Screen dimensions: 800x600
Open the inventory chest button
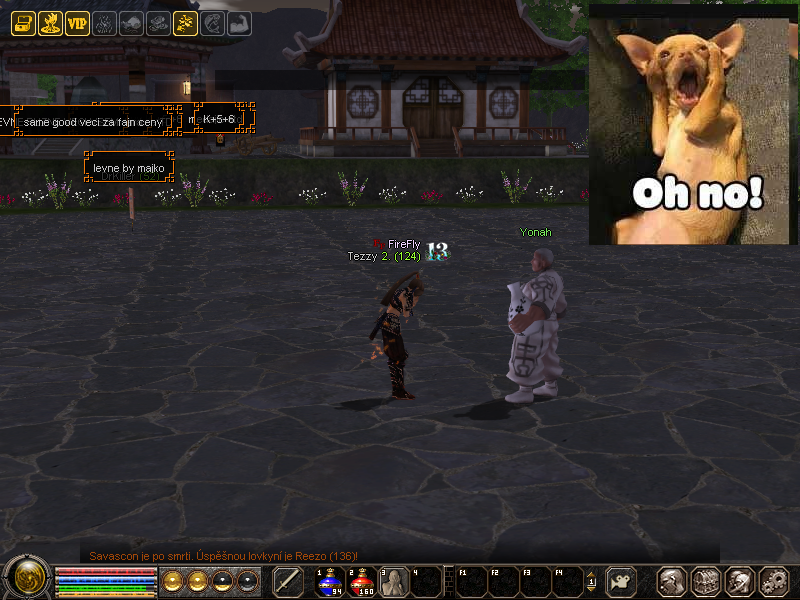point(706,581)
